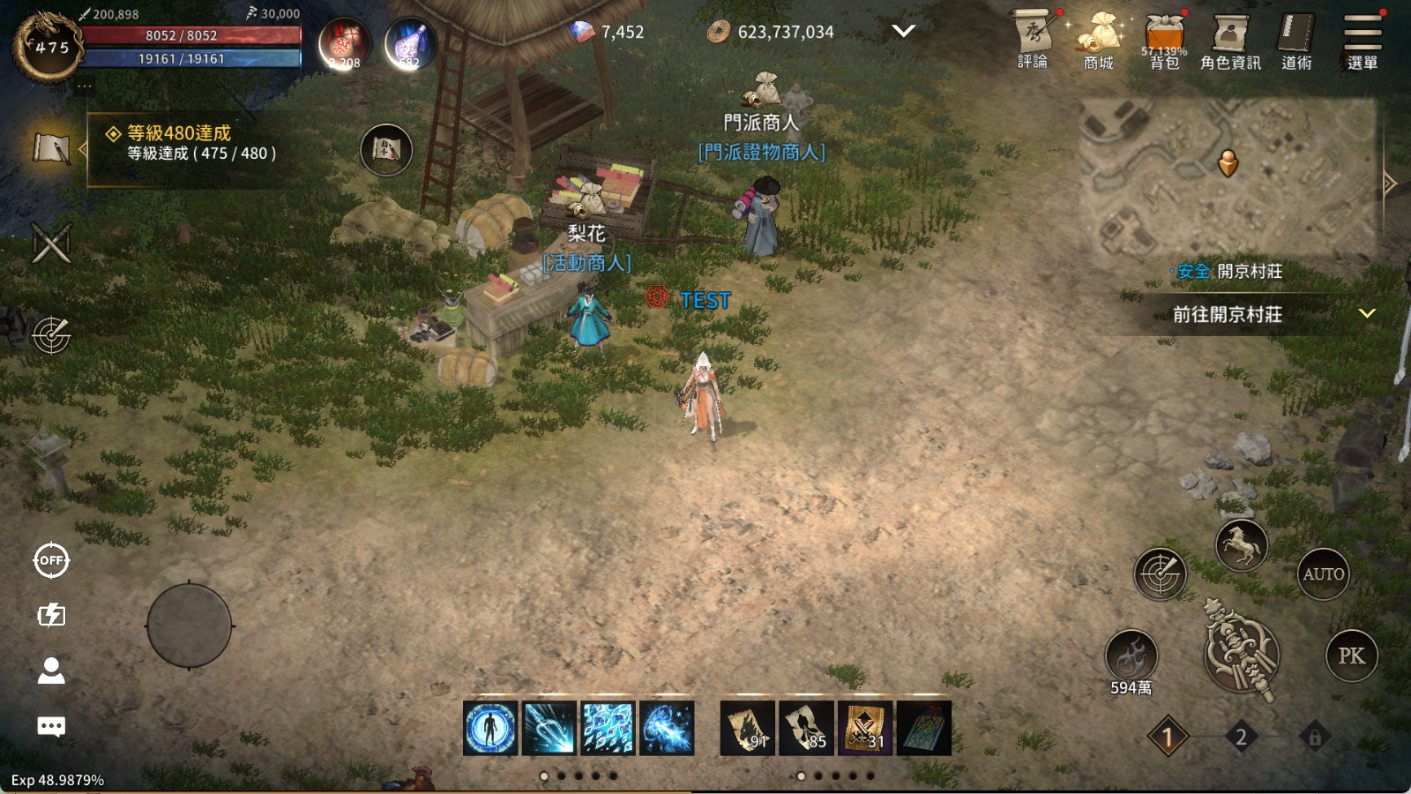Screen dimensions: 1411x794
Task: Open the 道術 skill book
Action: click(1296, 40)
